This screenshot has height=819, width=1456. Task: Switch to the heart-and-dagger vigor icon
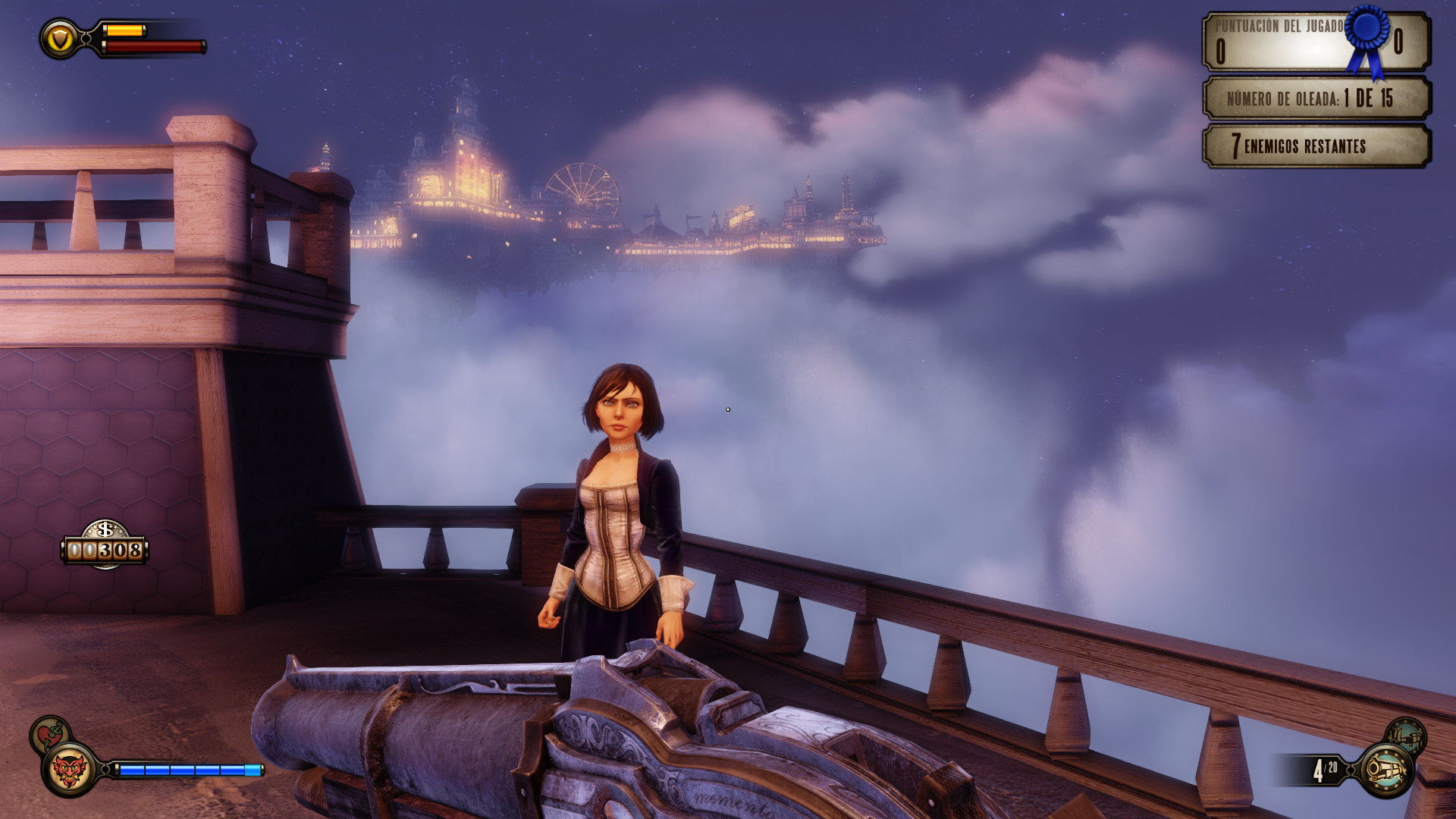tap(49, 733)
